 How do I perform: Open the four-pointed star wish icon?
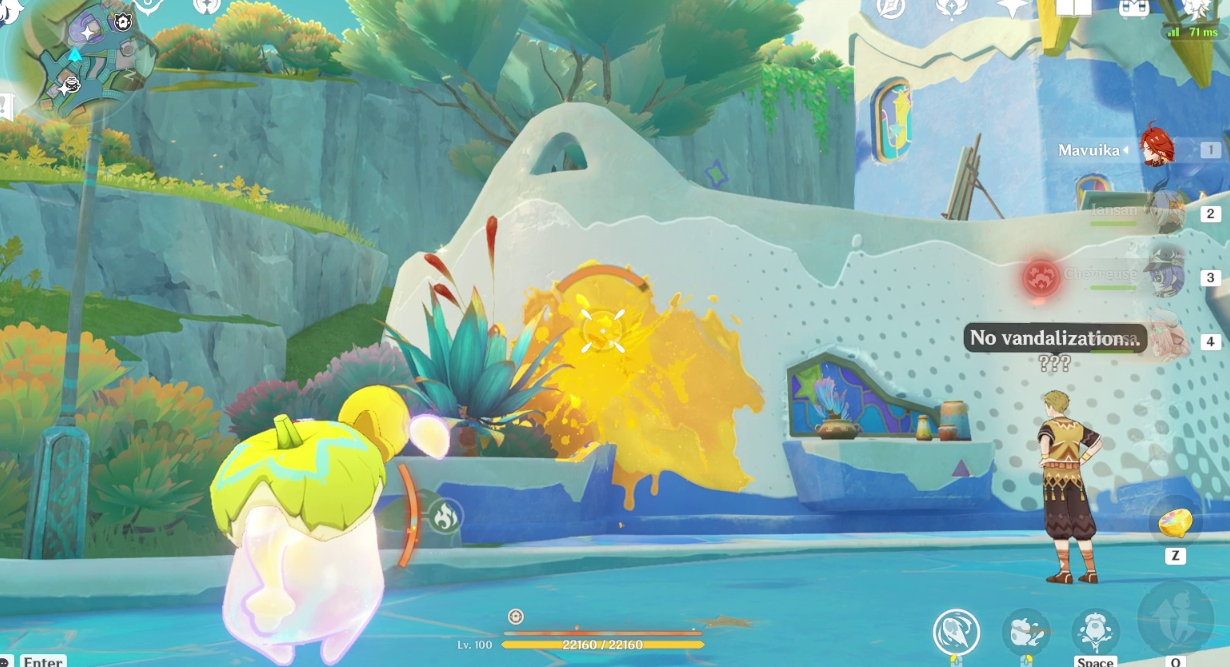1013,8
